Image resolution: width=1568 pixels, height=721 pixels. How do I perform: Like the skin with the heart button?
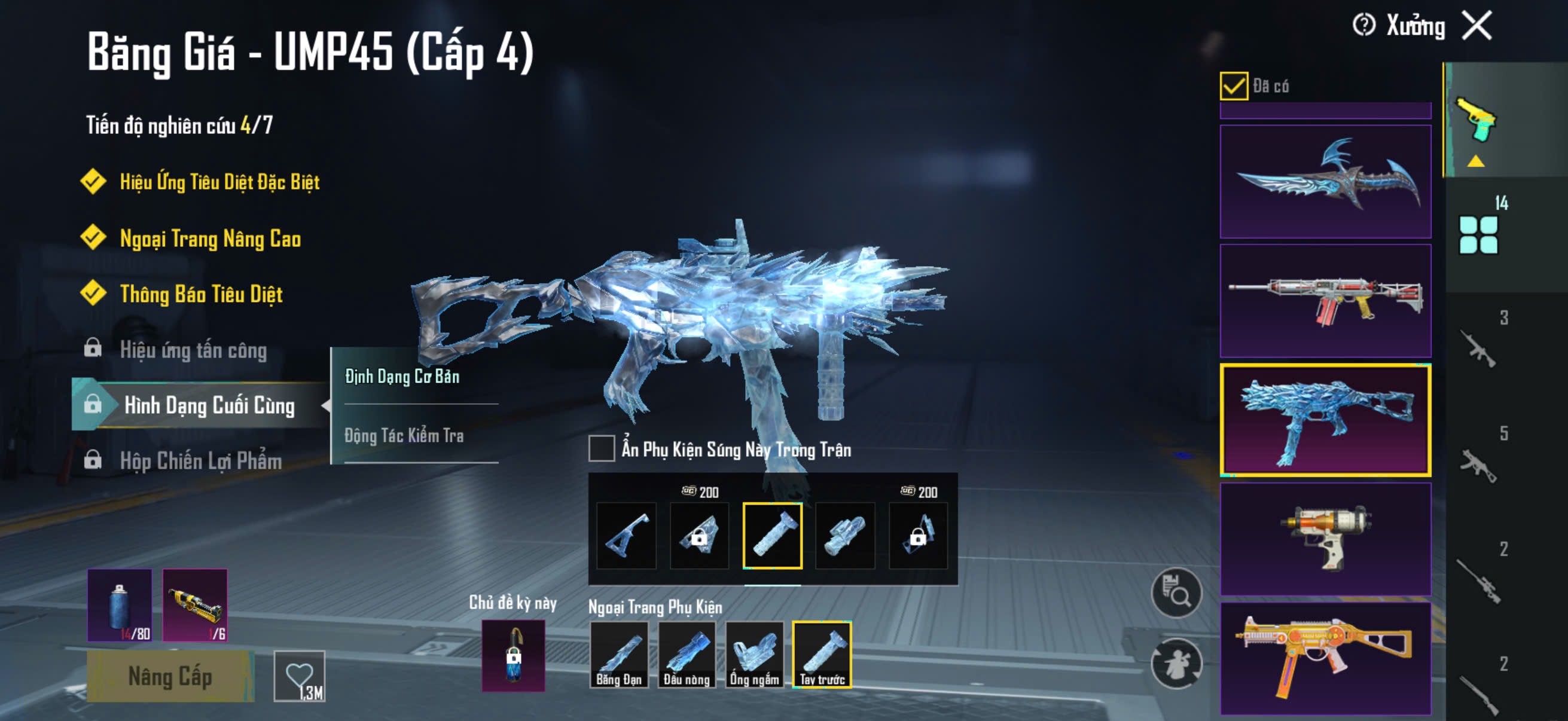300,676
